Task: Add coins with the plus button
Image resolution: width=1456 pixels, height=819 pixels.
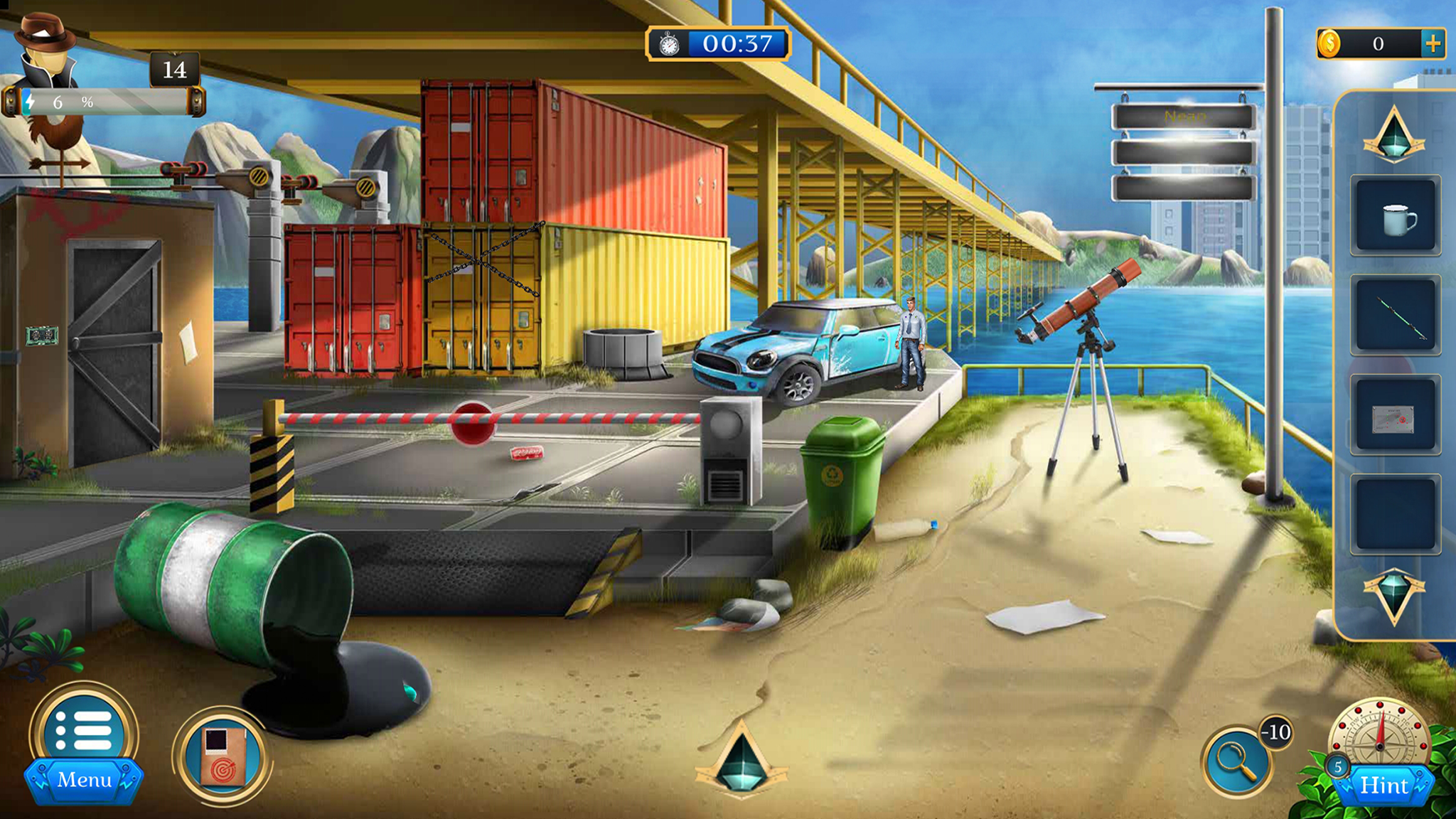Action: [1433, 44]
